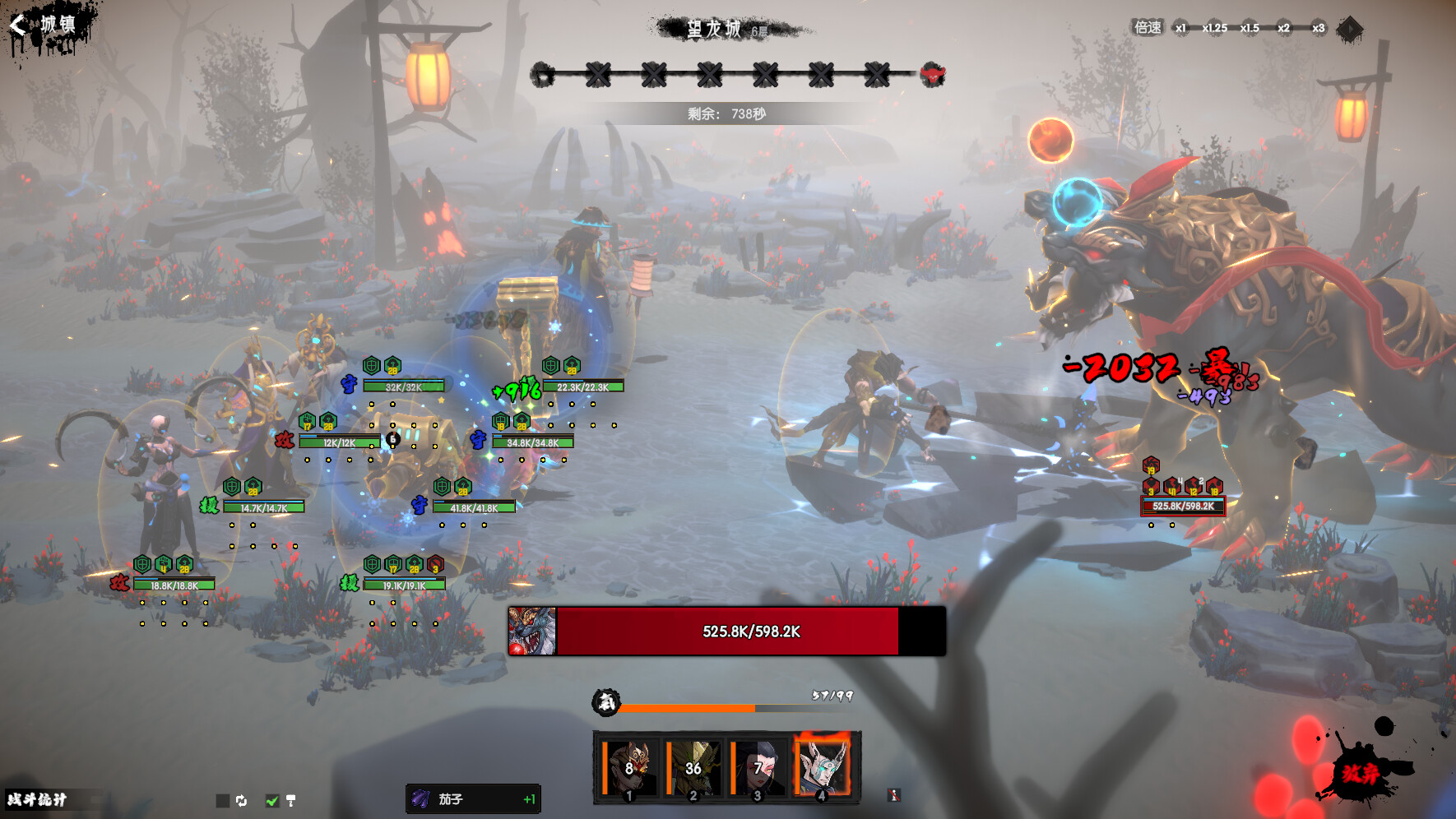Open the 战斗统计 battle statistics panel
Viewport: 1456px width, 819px height.
tap(38, 799)
